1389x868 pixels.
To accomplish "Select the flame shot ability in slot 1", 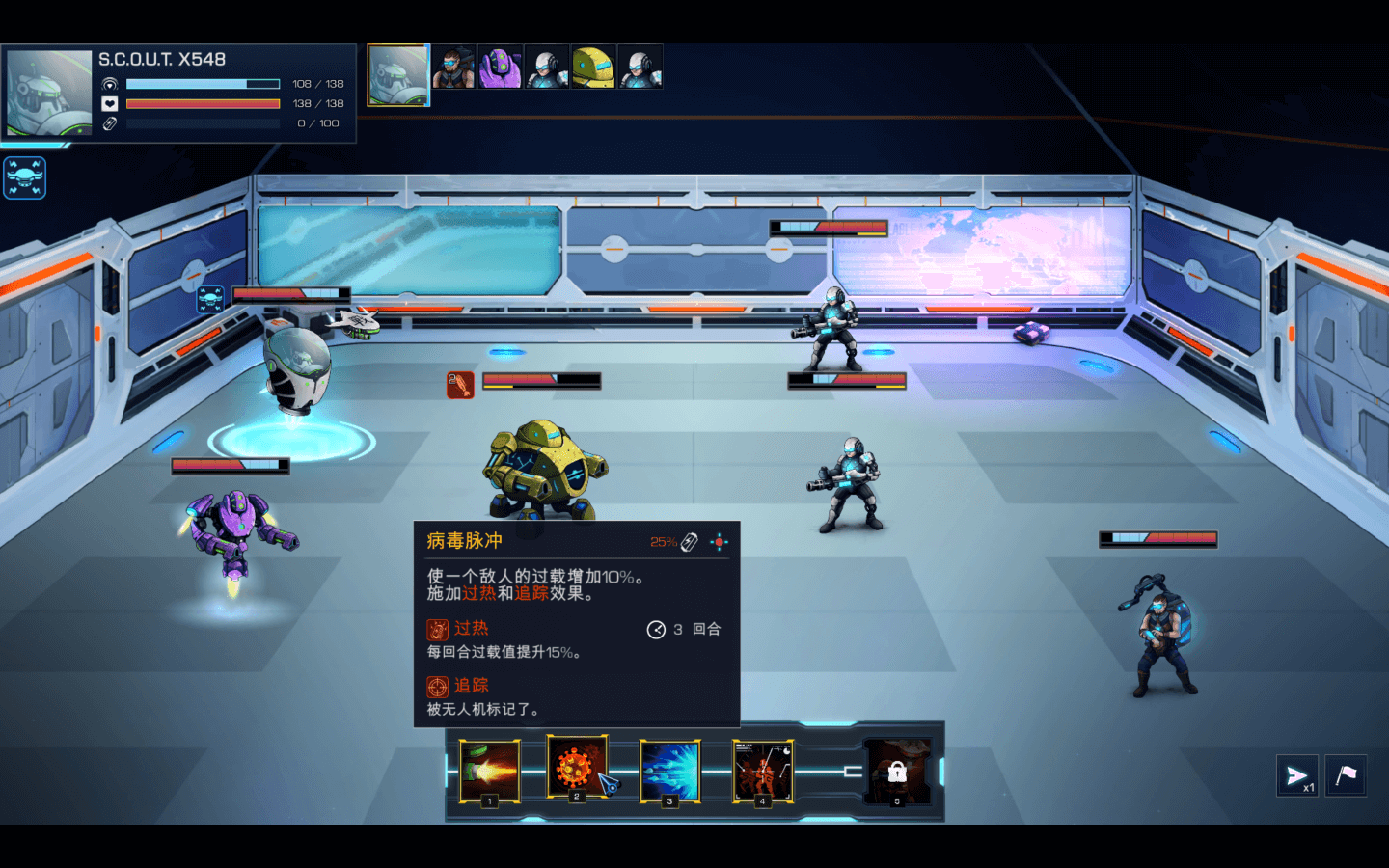I will click(489, 771).
